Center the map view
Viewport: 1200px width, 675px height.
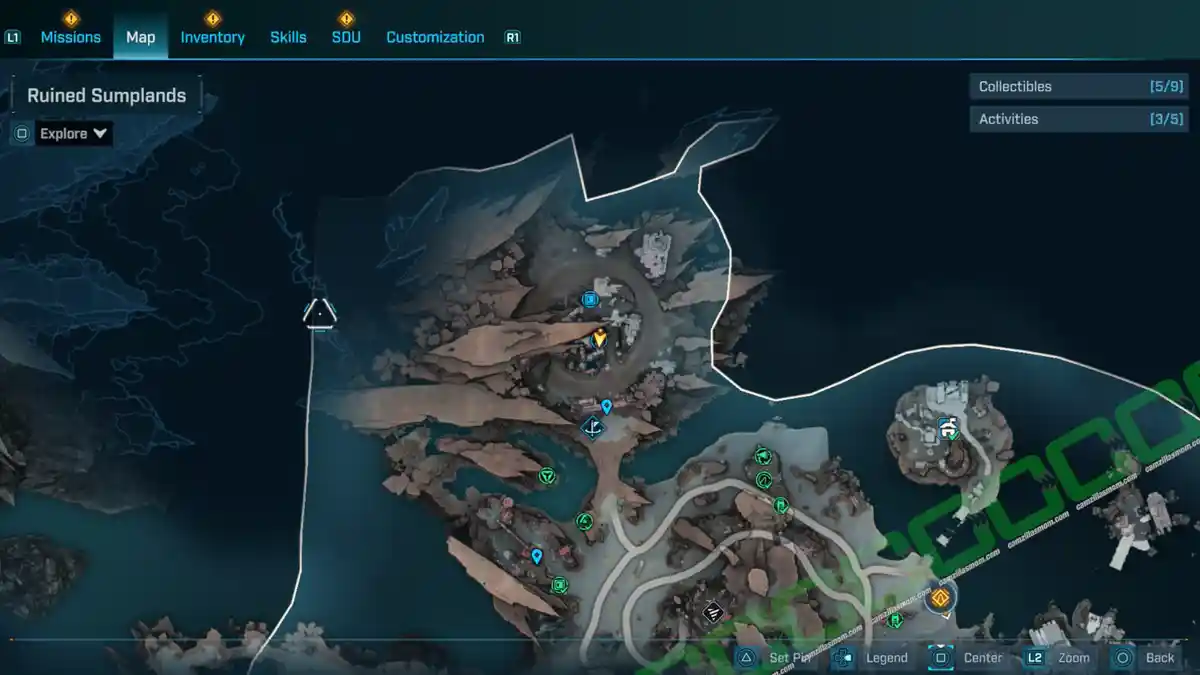[x=969, y=657]
